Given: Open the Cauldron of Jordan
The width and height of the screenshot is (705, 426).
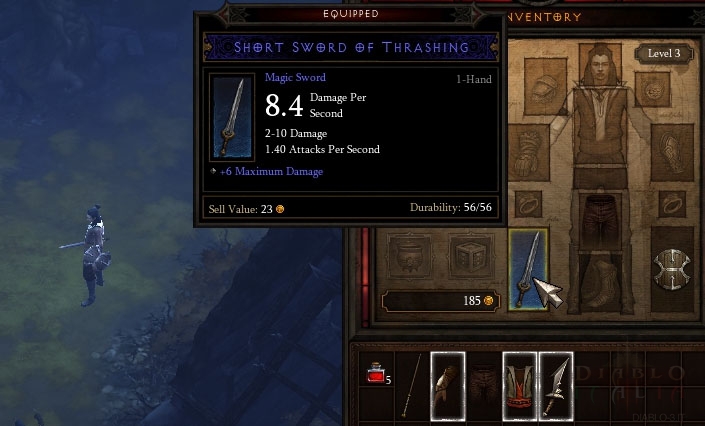Looking at the screenshot, I should coord(408,257).
